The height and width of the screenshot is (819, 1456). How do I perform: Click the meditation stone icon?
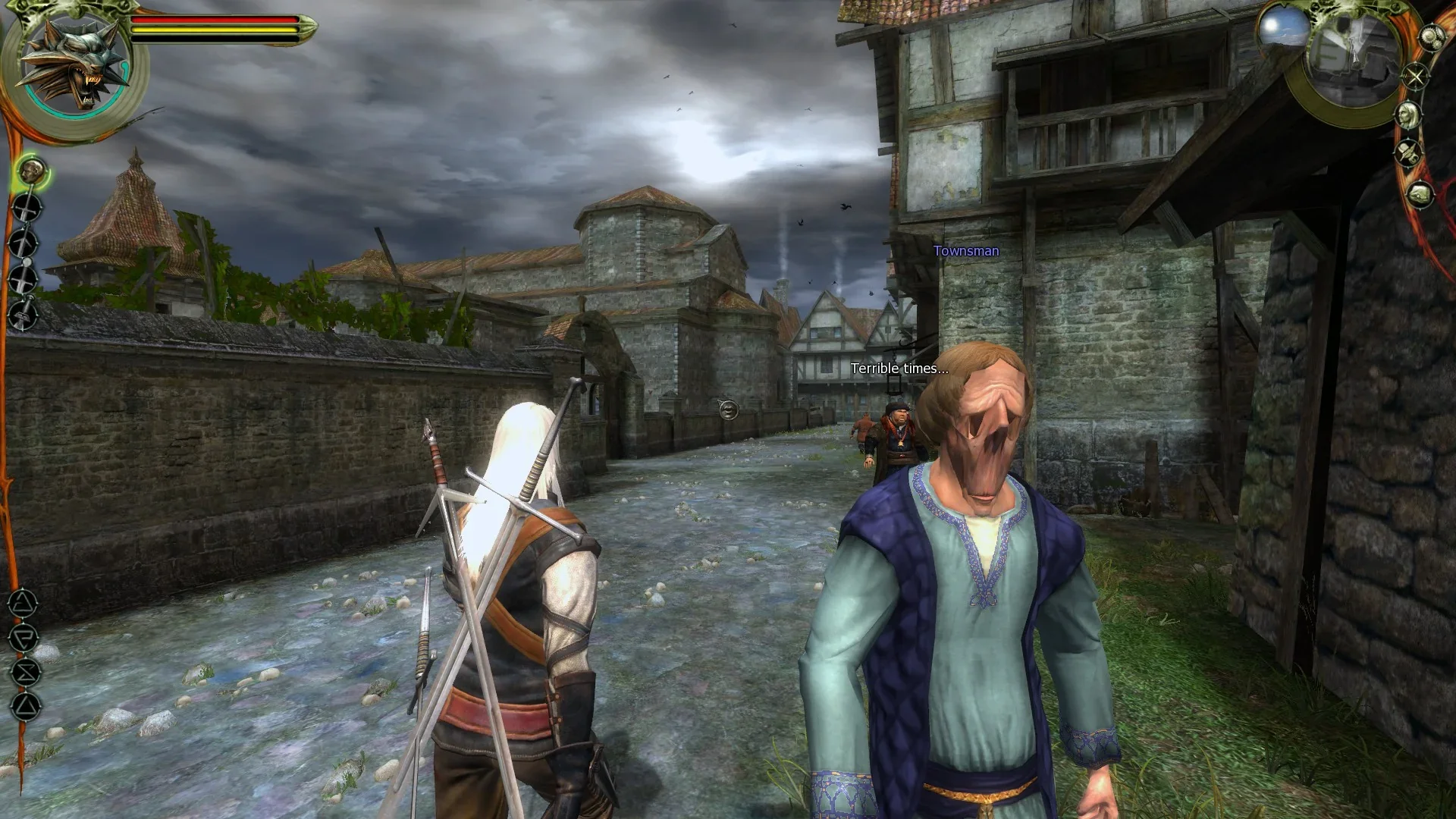click(x=1418, y=194)
